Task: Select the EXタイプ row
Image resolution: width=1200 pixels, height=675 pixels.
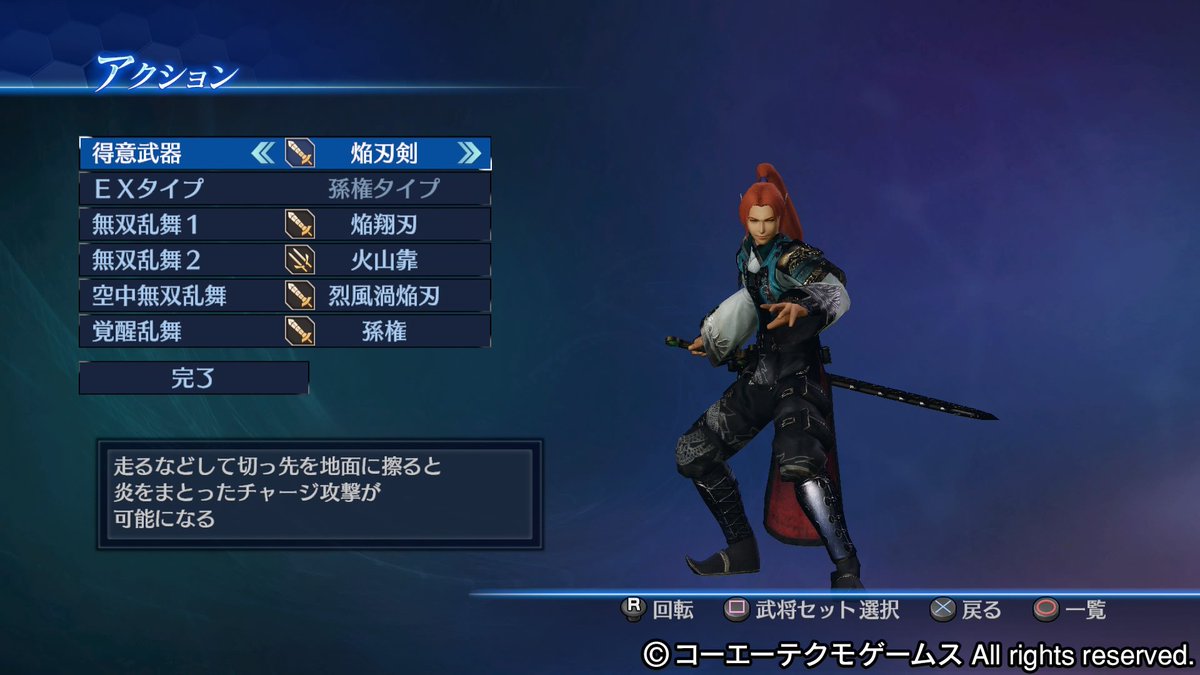Action: pyautogui.click(x=285, y=188)
